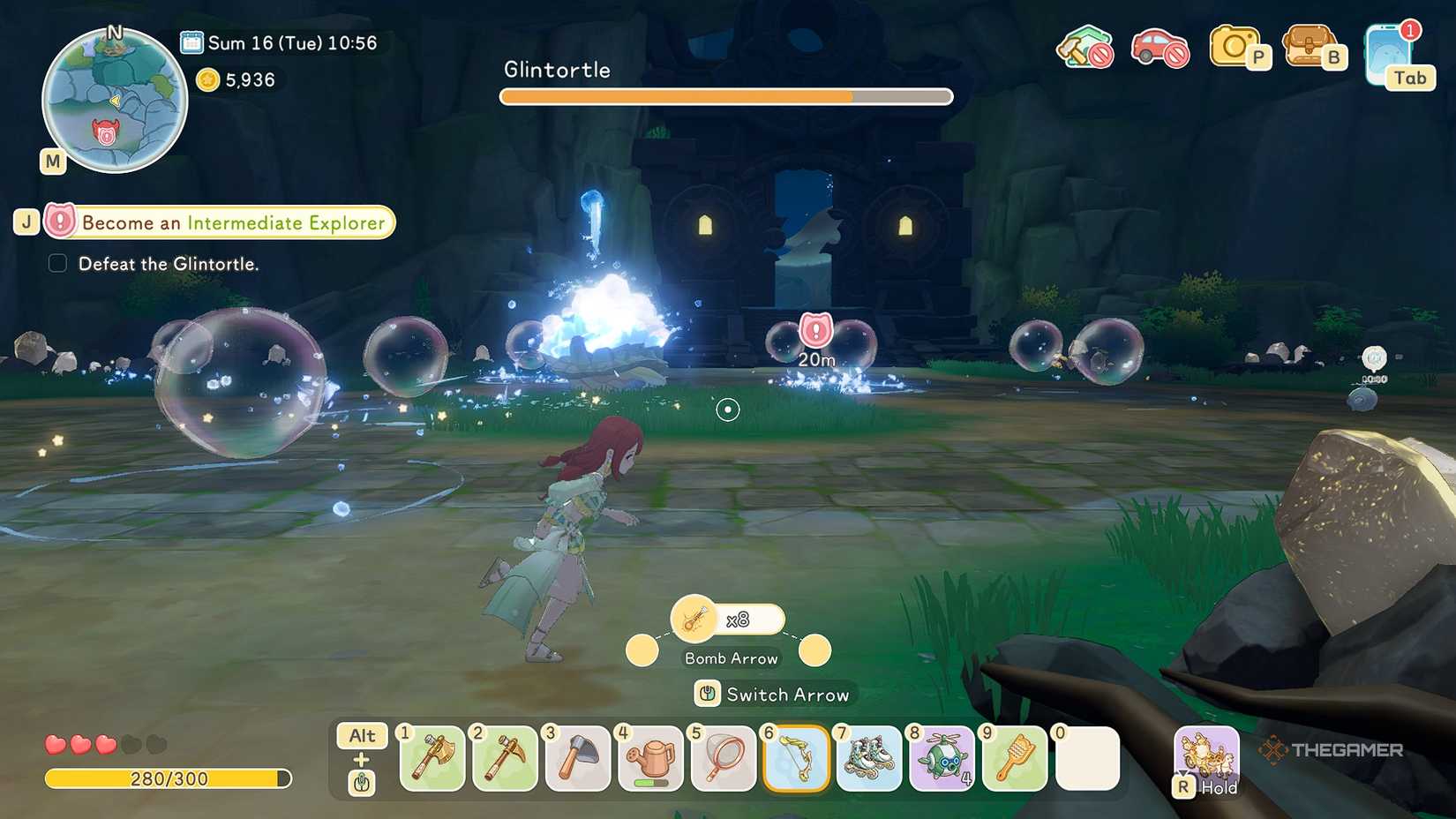Viewport: 1456px width, 819px height.
Task: Select the gyrocopter gadget in slot 8
Action: [x=941, y=759]
